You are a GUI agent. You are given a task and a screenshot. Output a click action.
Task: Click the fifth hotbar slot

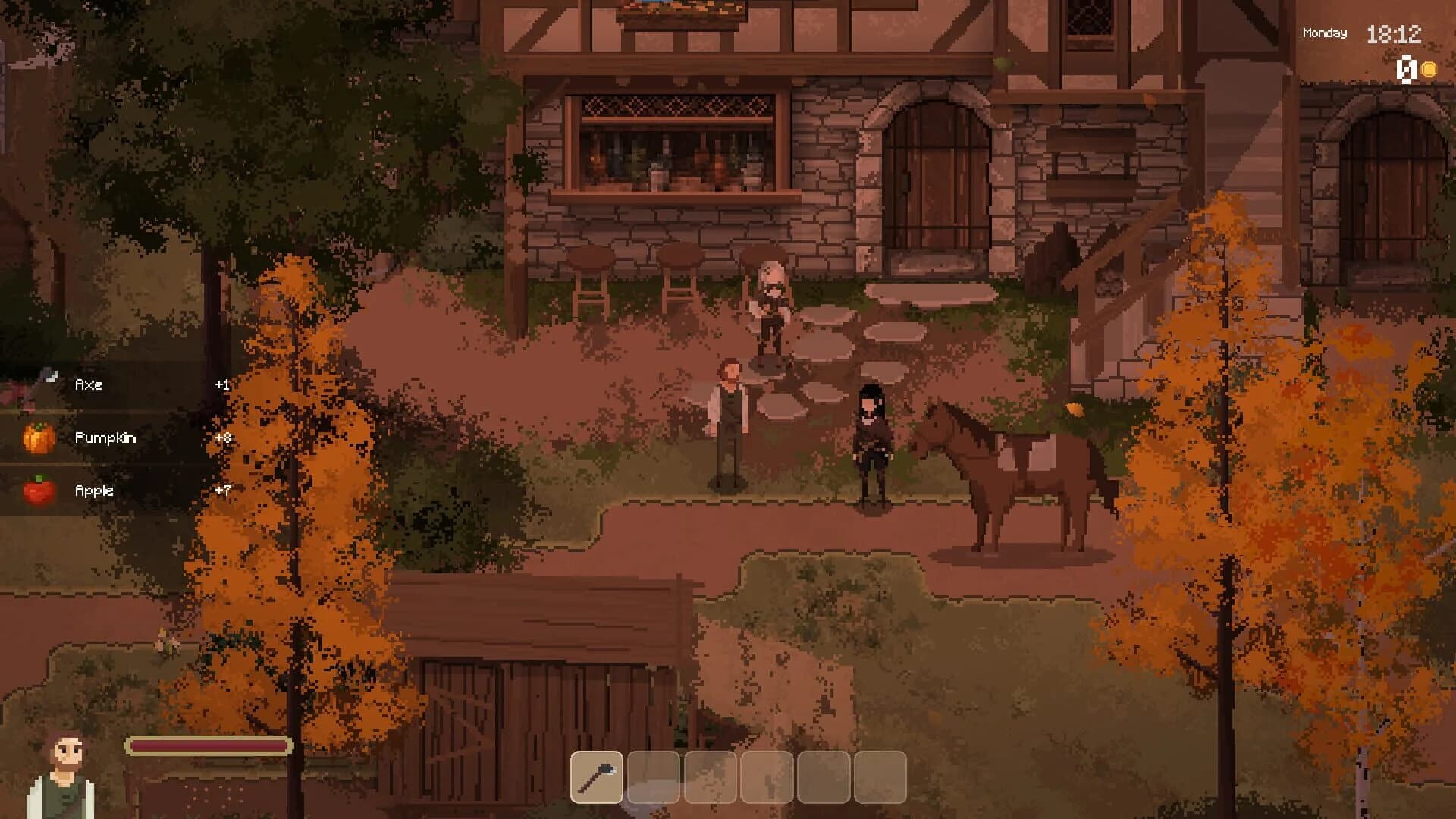click(x=824, y=775)
